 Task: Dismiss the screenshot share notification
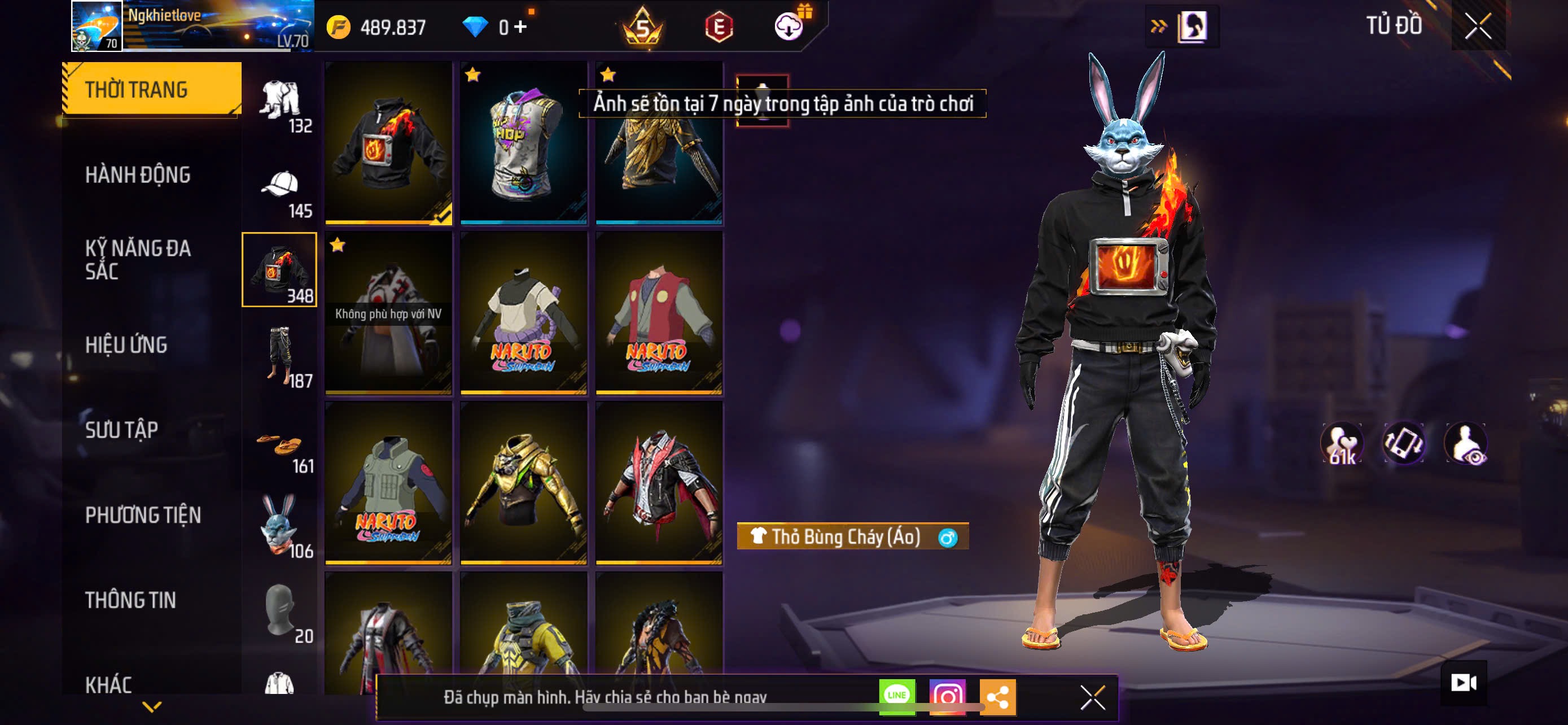[x=1093, y=697]
